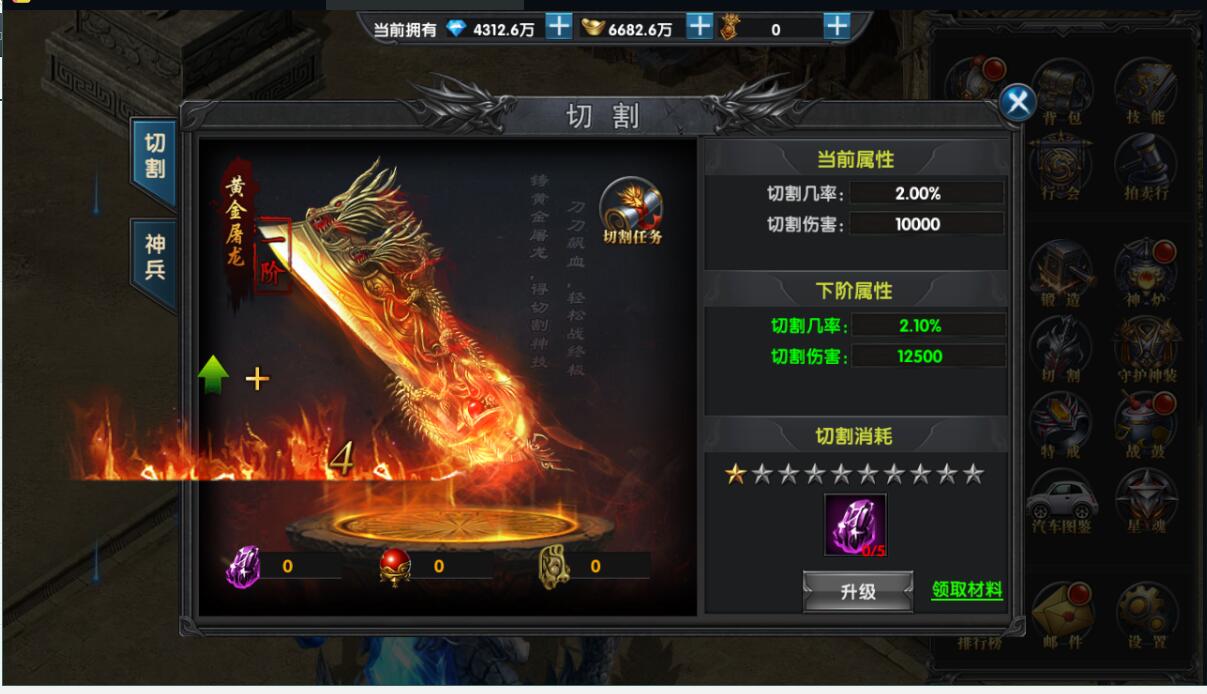Close the 切割 panel with the X
The width and height of the screenshot is (1207, 694).
(1018, 102)
